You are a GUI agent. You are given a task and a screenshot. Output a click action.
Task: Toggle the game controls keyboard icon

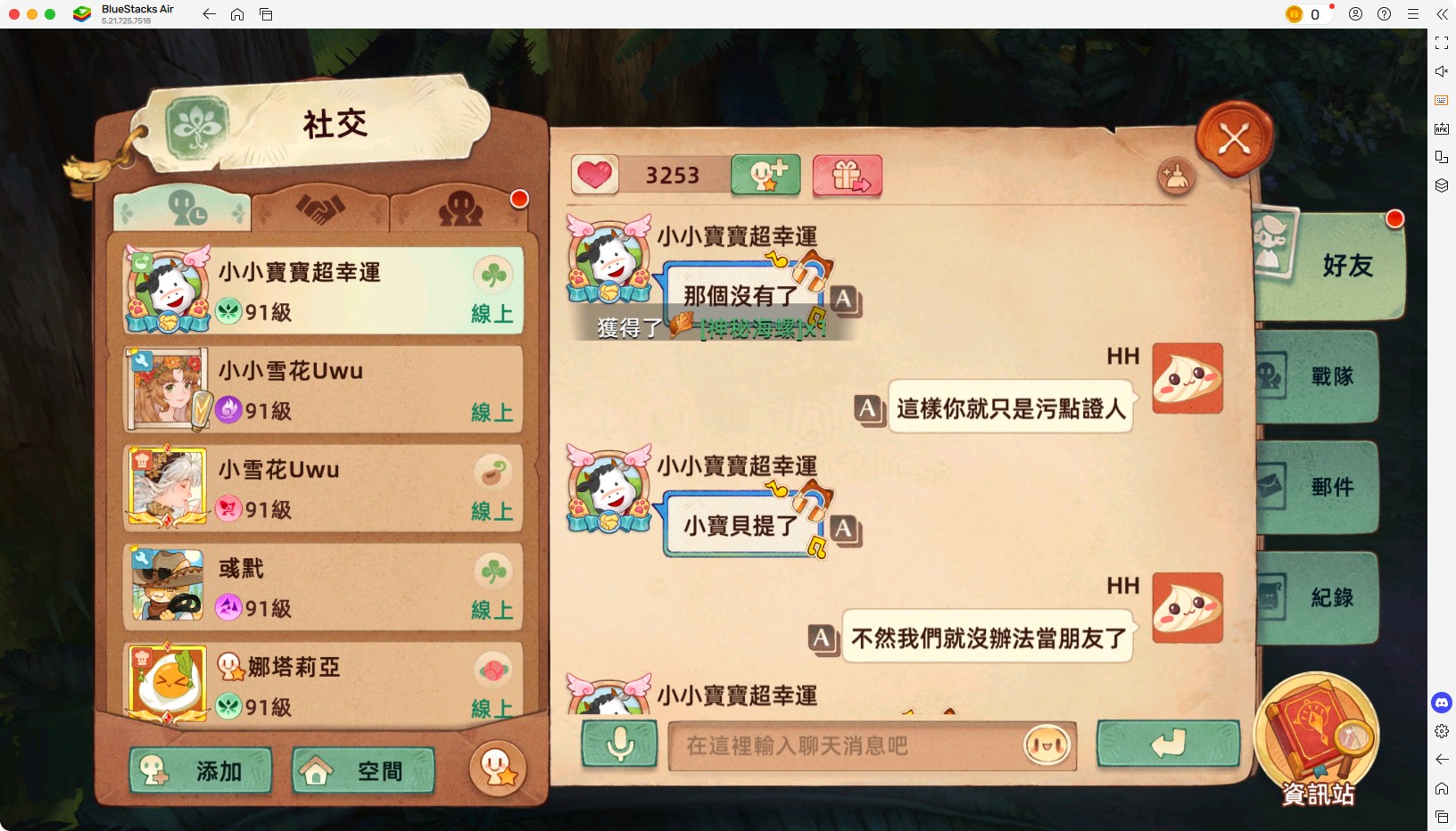(x=1443, y=100)
